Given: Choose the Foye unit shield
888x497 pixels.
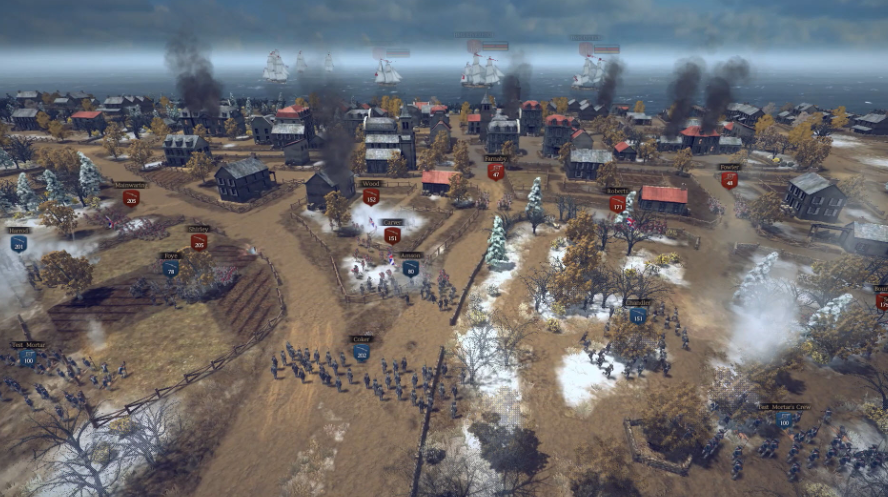Looking at the screenshot, I should (x=170, y=268).
